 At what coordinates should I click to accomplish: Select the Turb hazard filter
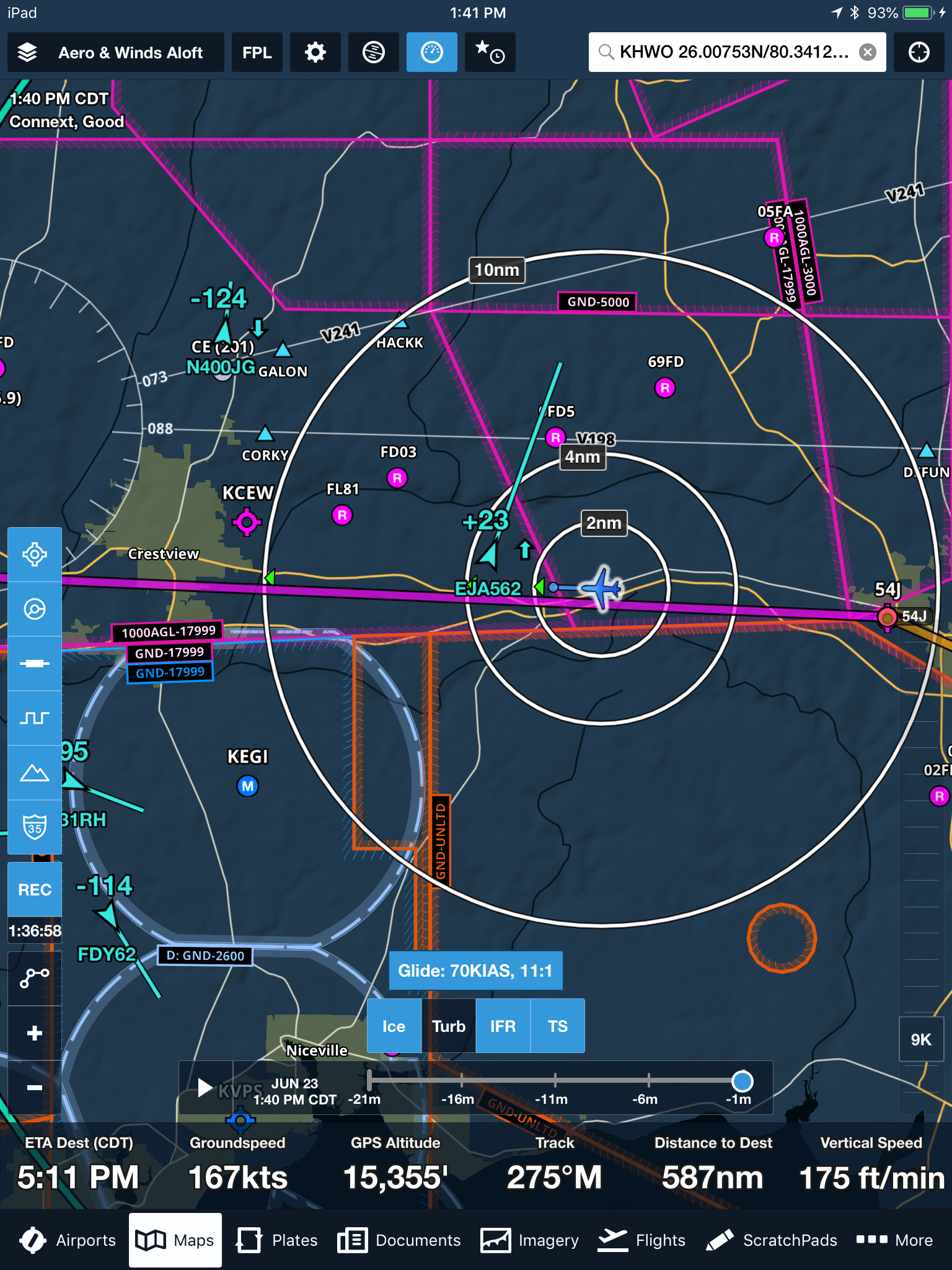[x=449, y=1026]
